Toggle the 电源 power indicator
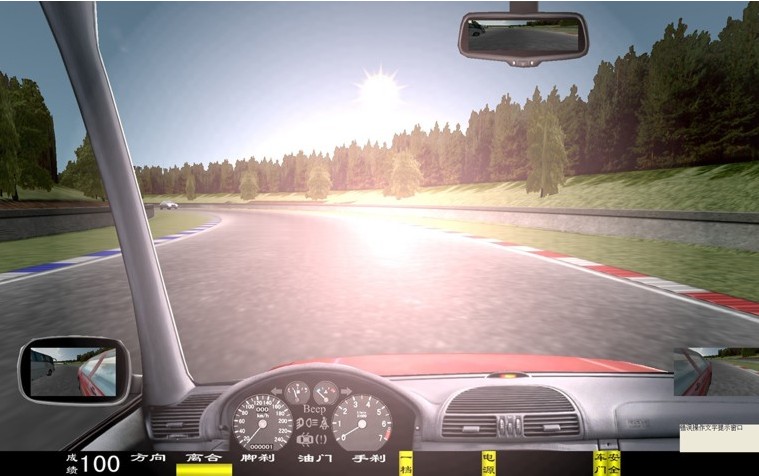 [489, 462]
